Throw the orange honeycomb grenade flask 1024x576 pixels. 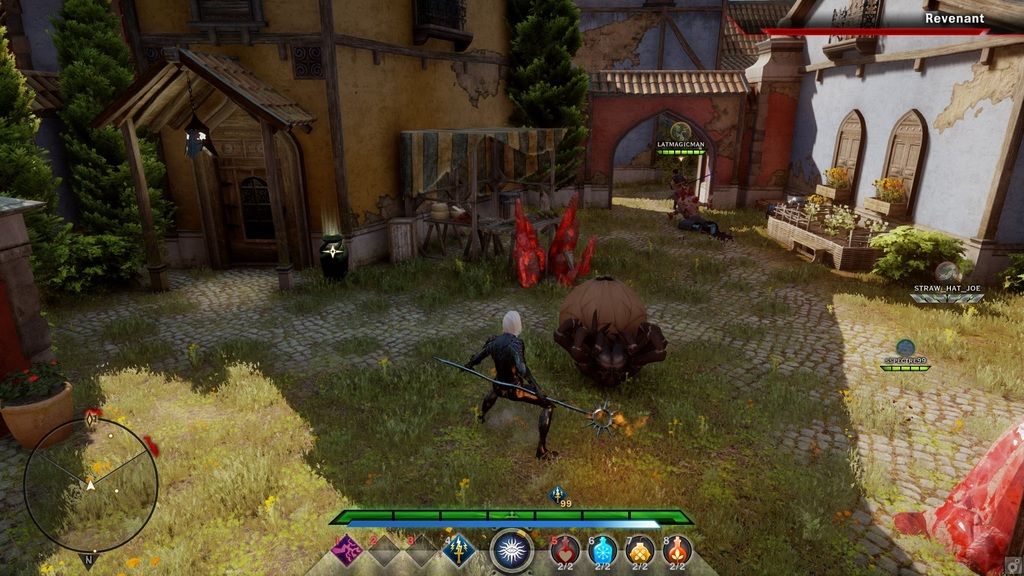click(640, 549)
